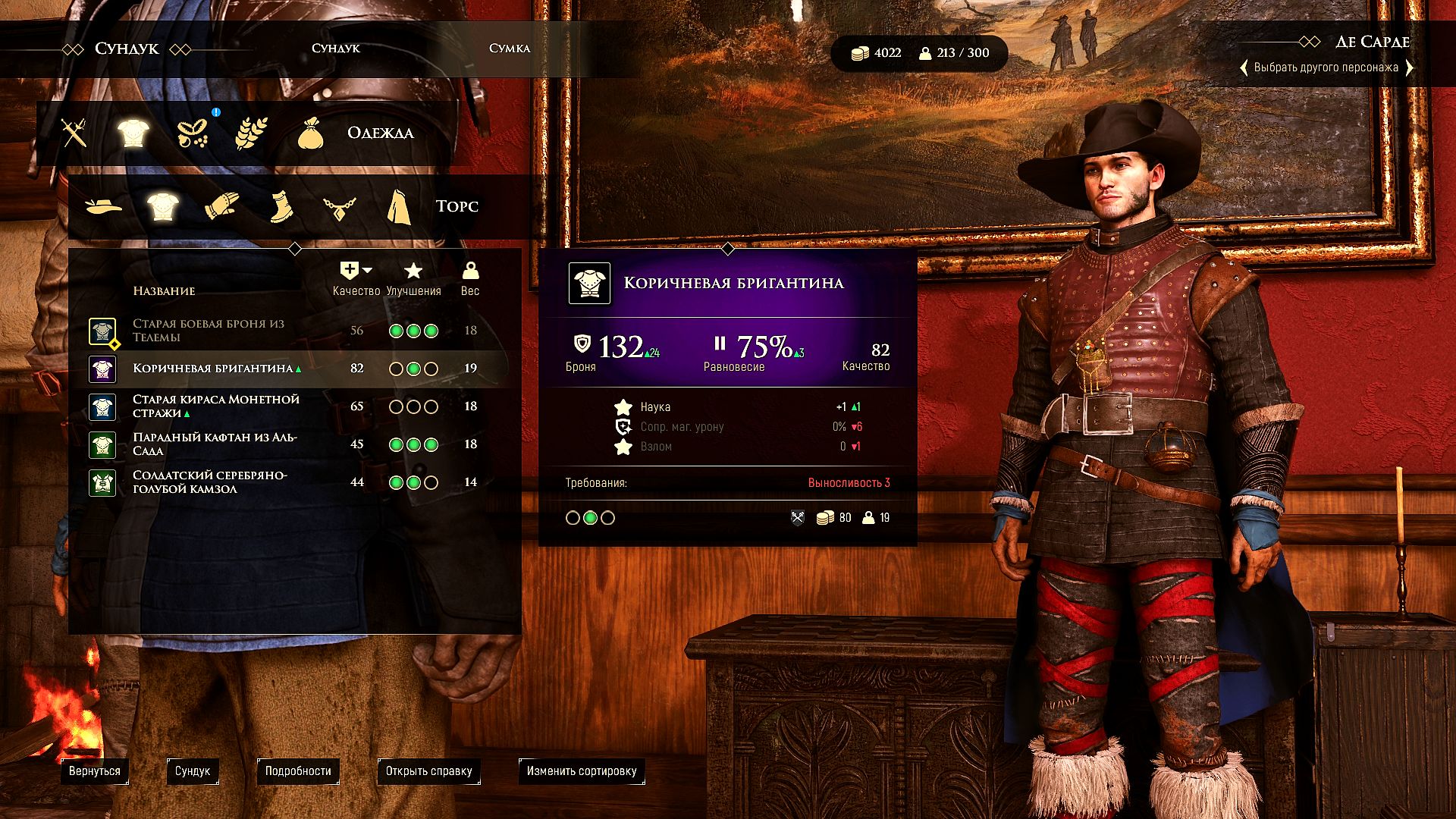Click the Вернуться button
Screen dimensions: 1456x819
(95, 771)
